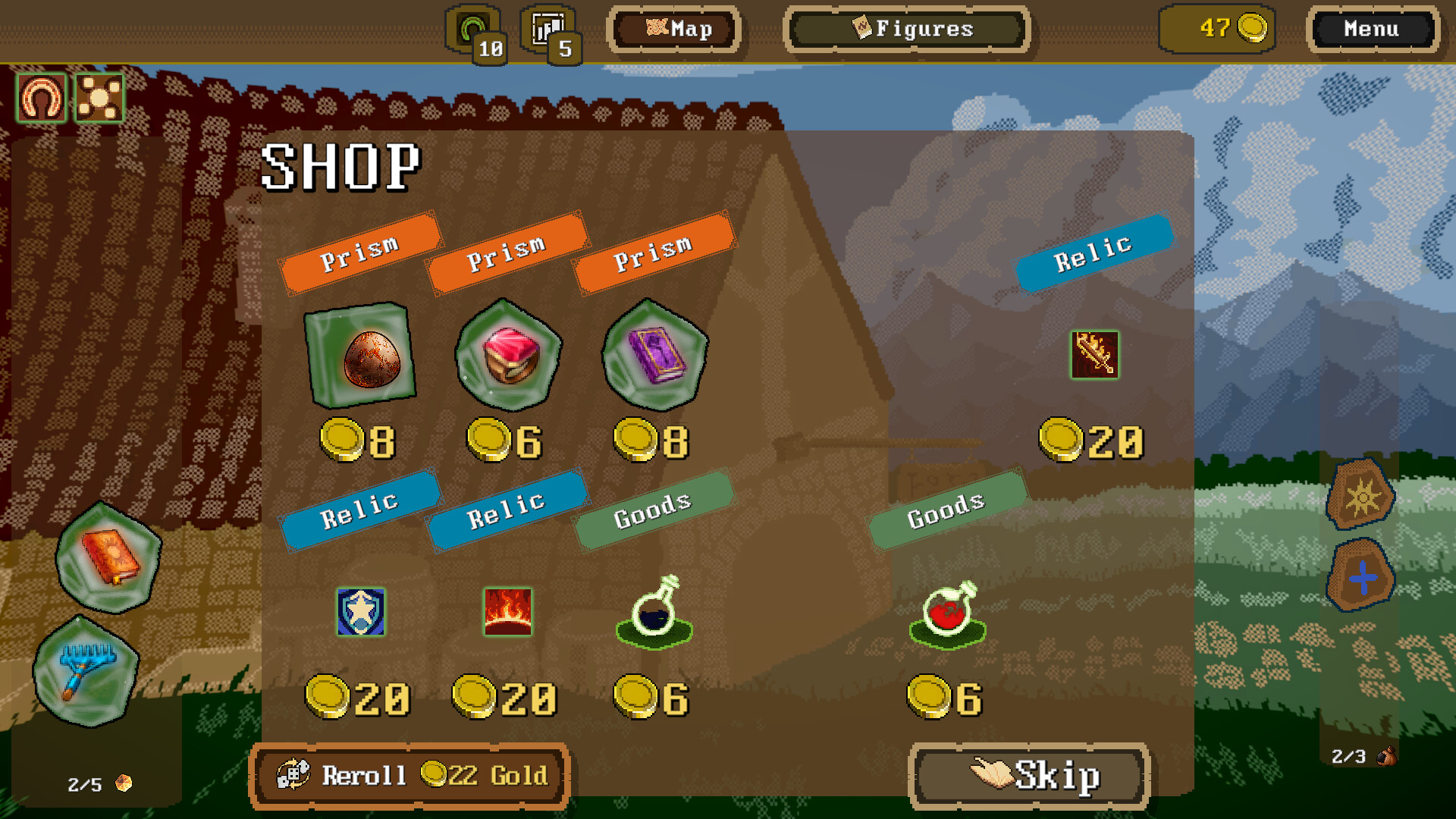Open the Map screen
The height and width of the screenshot is (819, 1456).
tap(675, 29)
